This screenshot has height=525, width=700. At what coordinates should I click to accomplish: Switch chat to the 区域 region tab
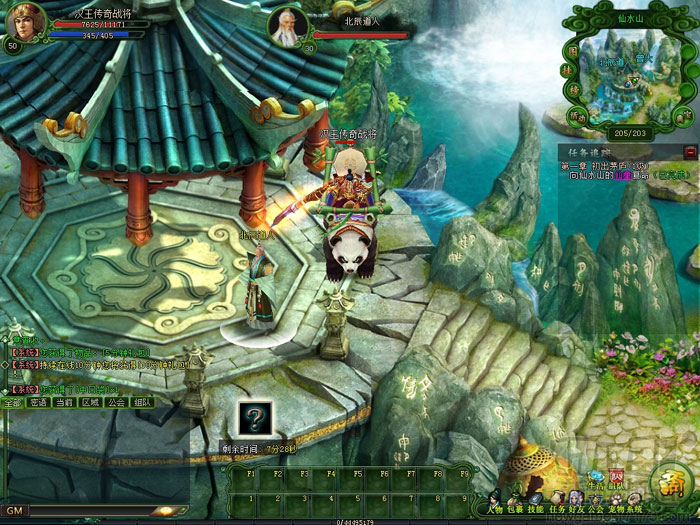(x=90, y=402)
